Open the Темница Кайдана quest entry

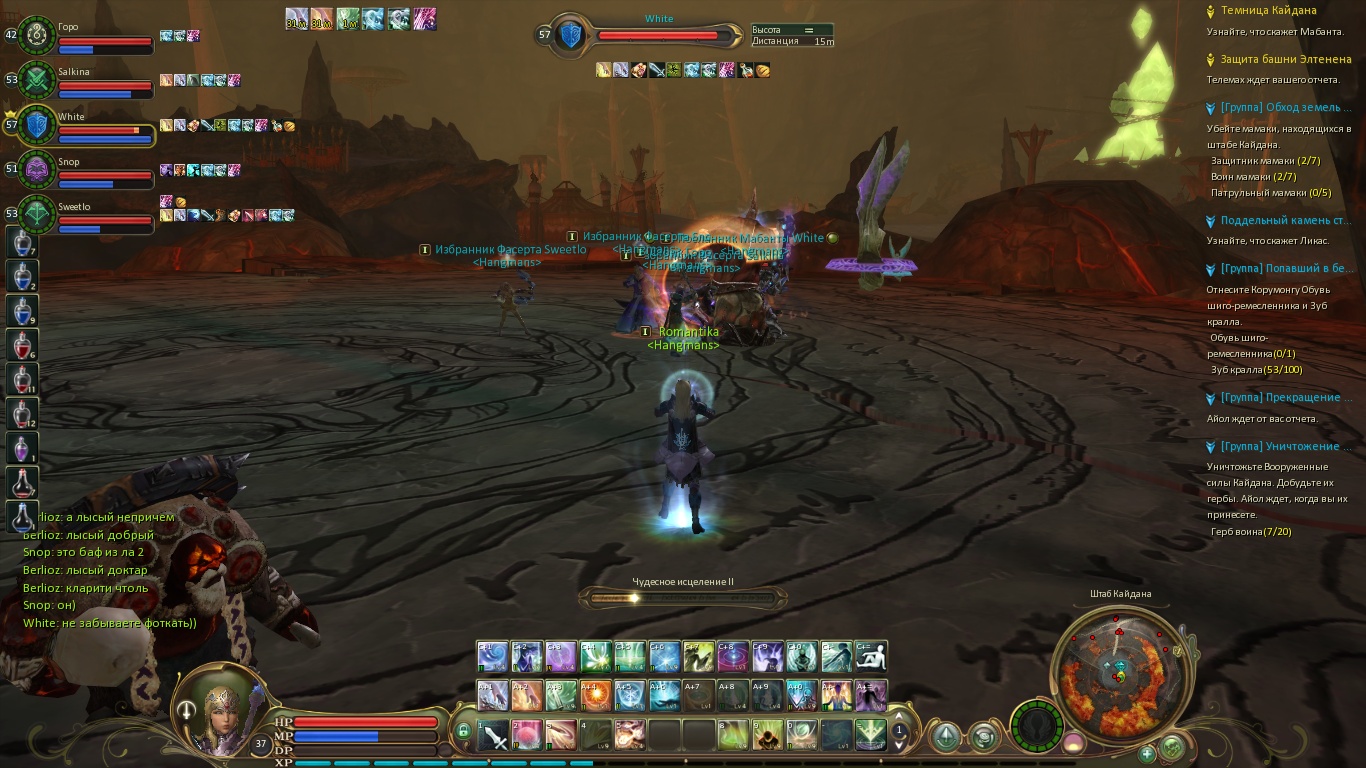pos(1268,11)
